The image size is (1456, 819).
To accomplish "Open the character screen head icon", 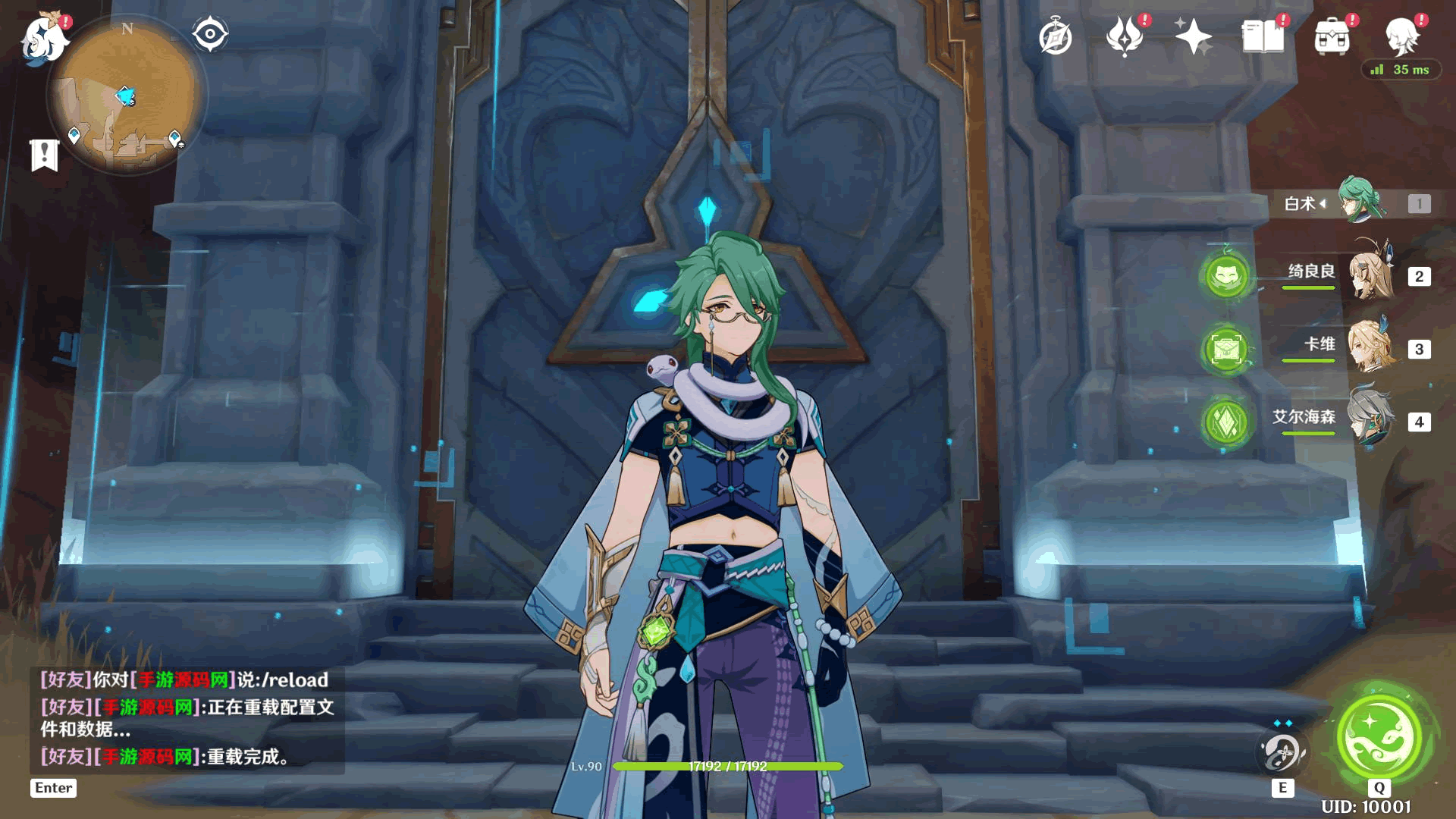I will [x=1402, y=35].
